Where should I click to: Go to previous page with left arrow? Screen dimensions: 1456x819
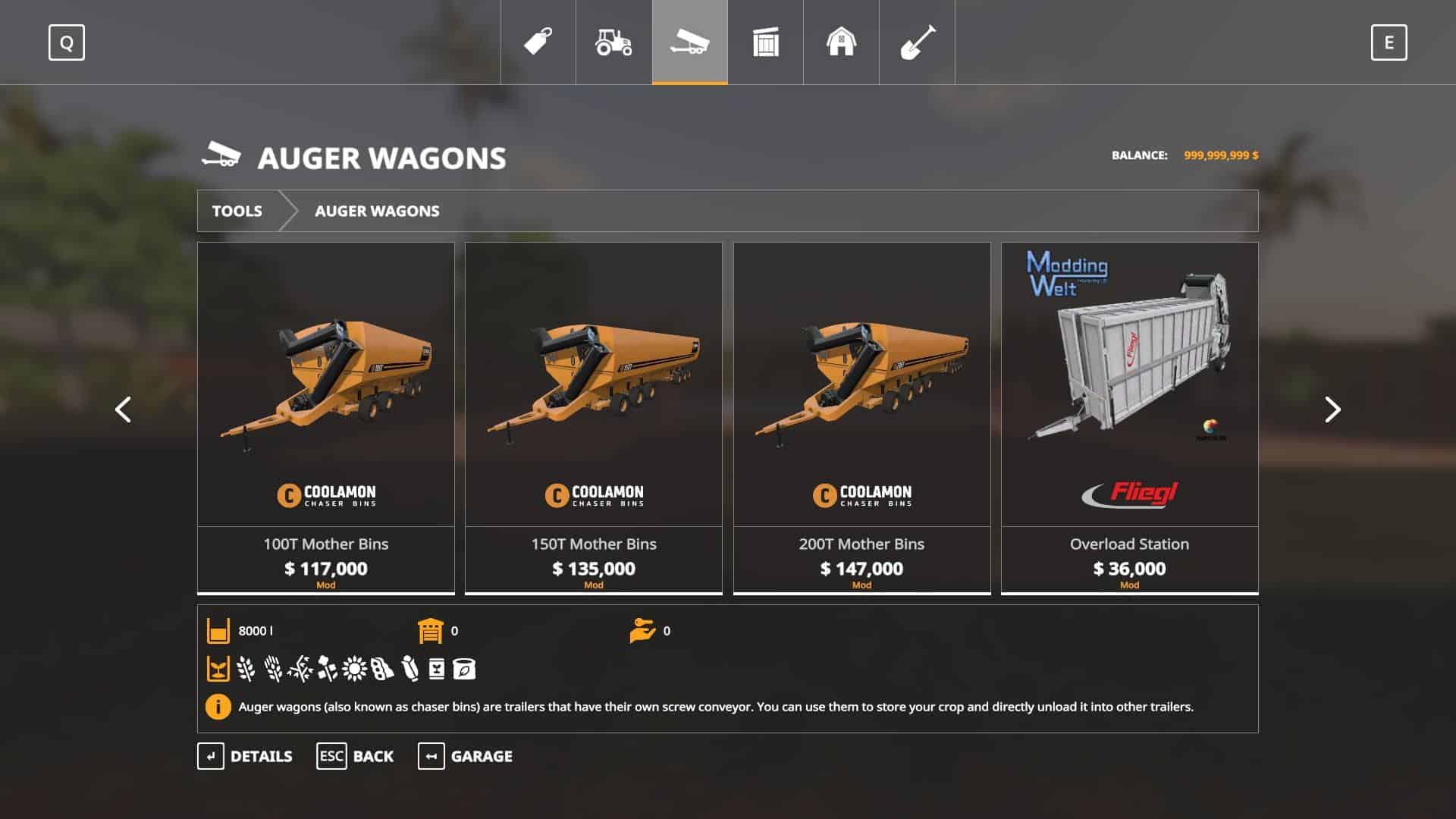click(x=123, y=409)
